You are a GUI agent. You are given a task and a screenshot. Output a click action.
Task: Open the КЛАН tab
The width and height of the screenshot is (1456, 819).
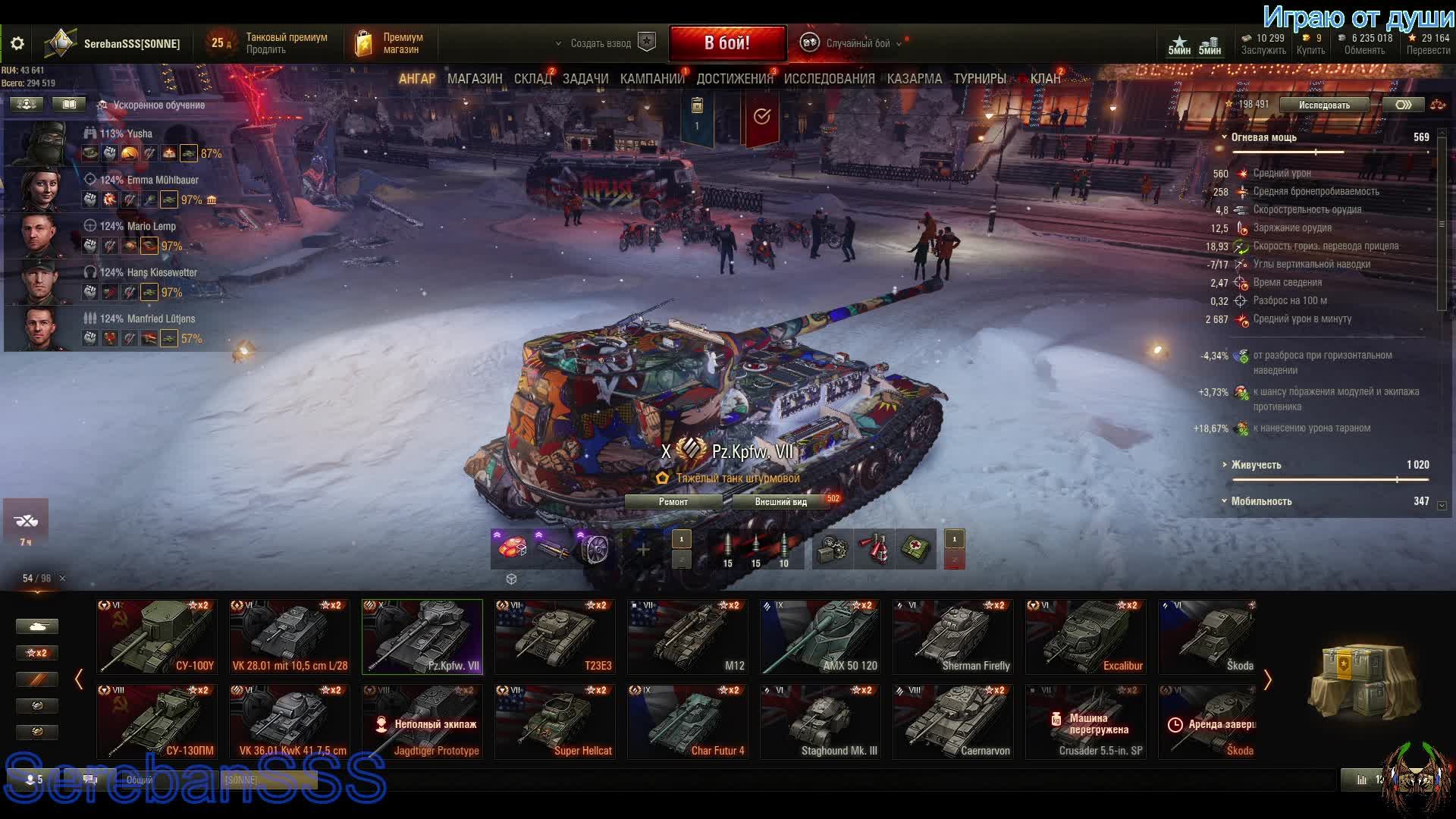click(x=1045, y=79)
